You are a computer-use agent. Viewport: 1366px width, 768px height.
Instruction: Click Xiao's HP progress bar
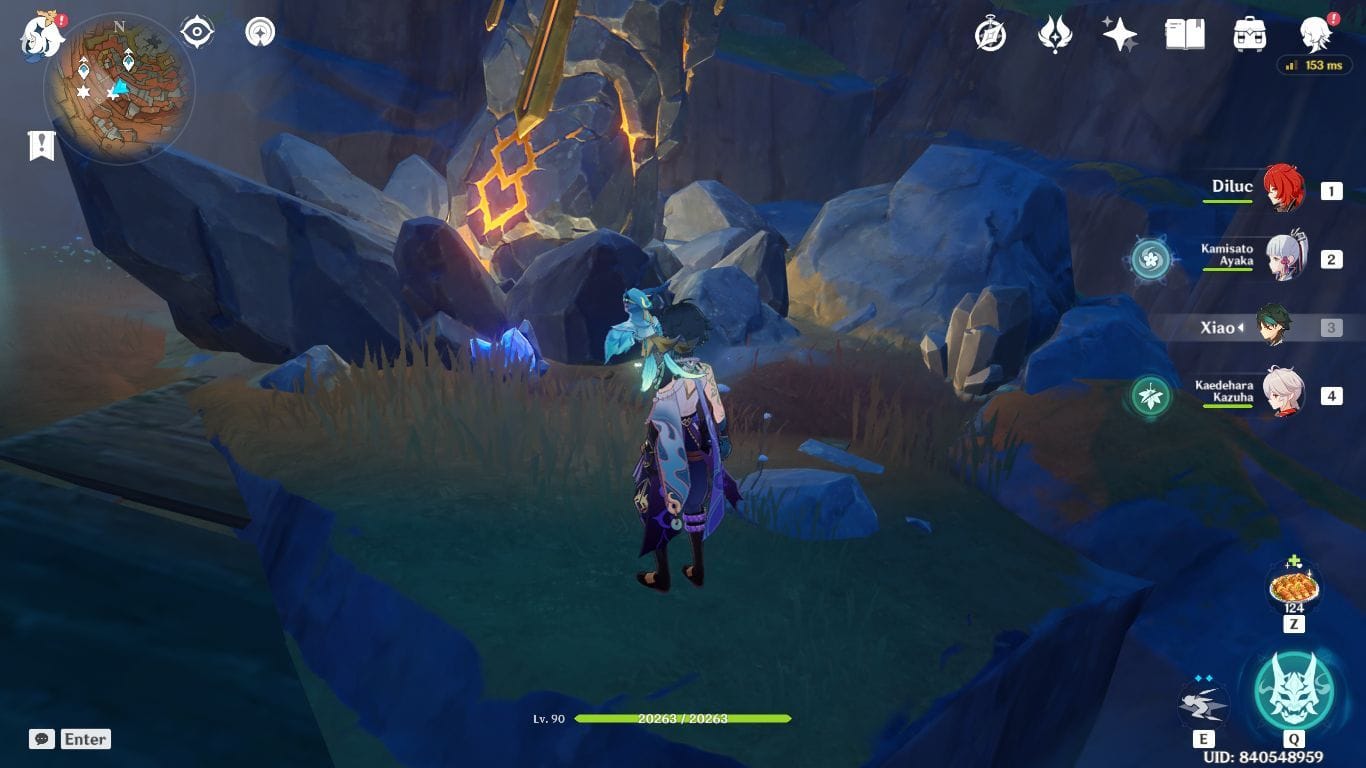[683, 720]
